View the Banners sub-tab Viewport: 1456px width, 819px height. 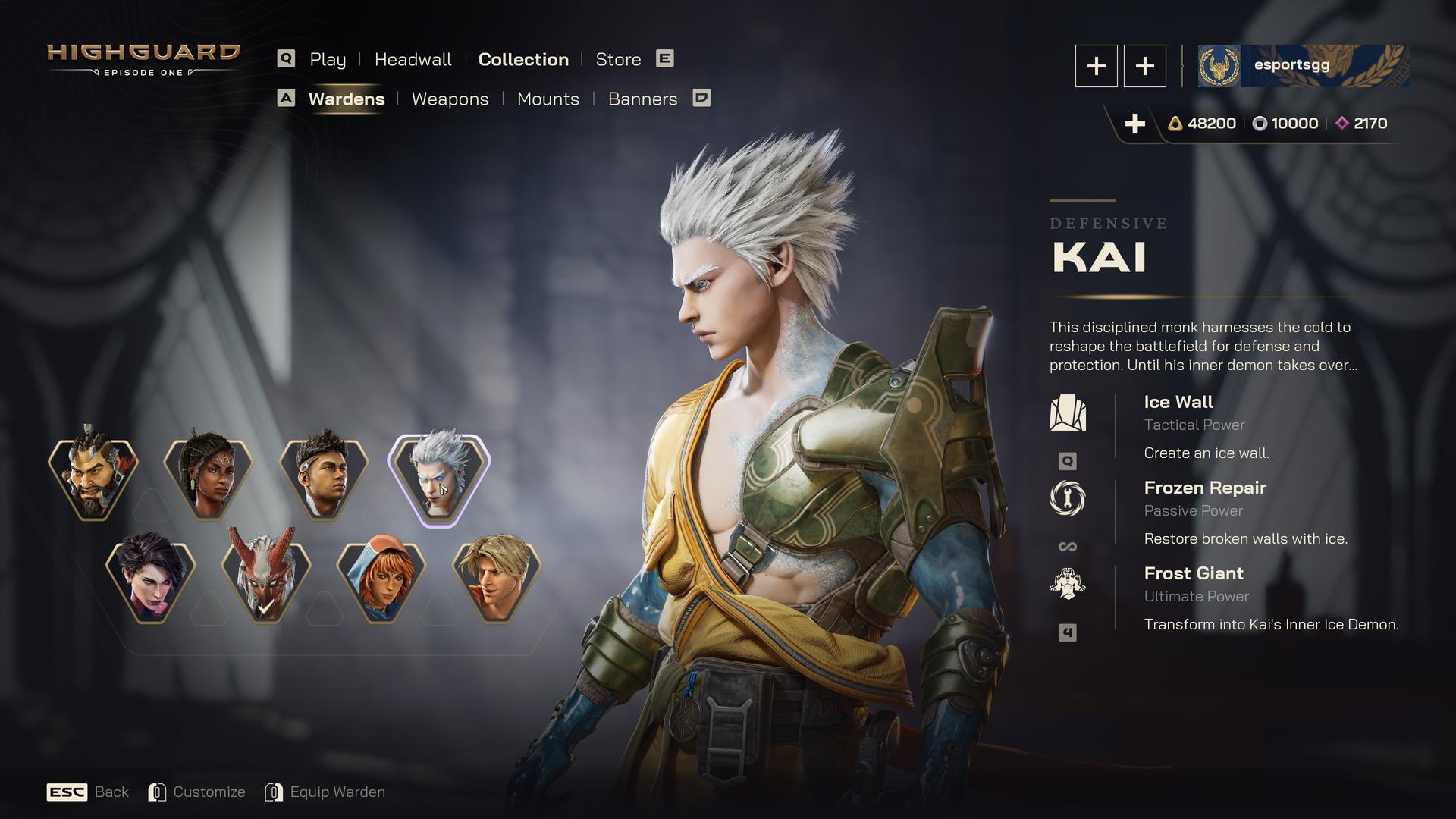642,99
